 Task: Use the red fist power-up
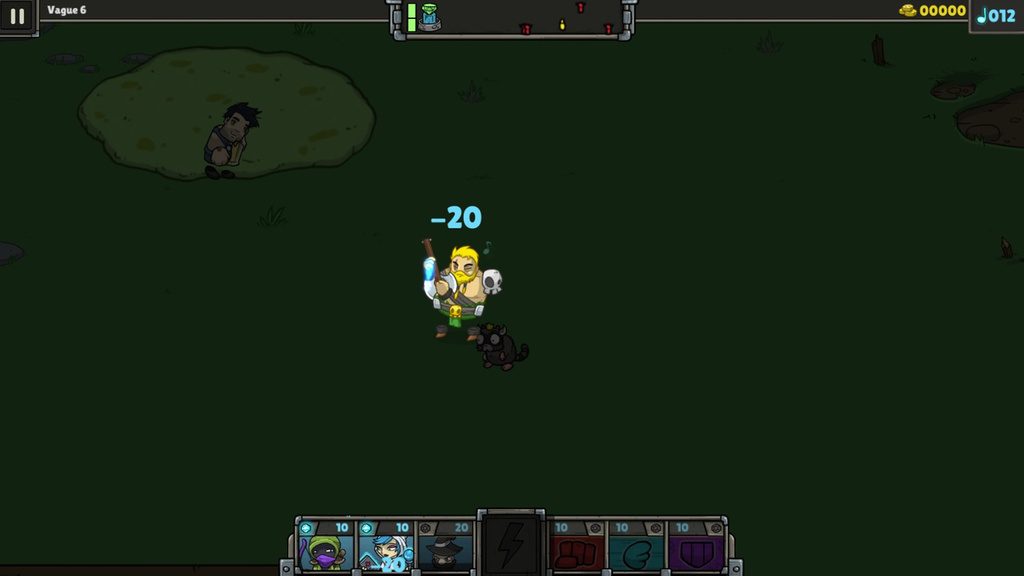click(577, 546)
